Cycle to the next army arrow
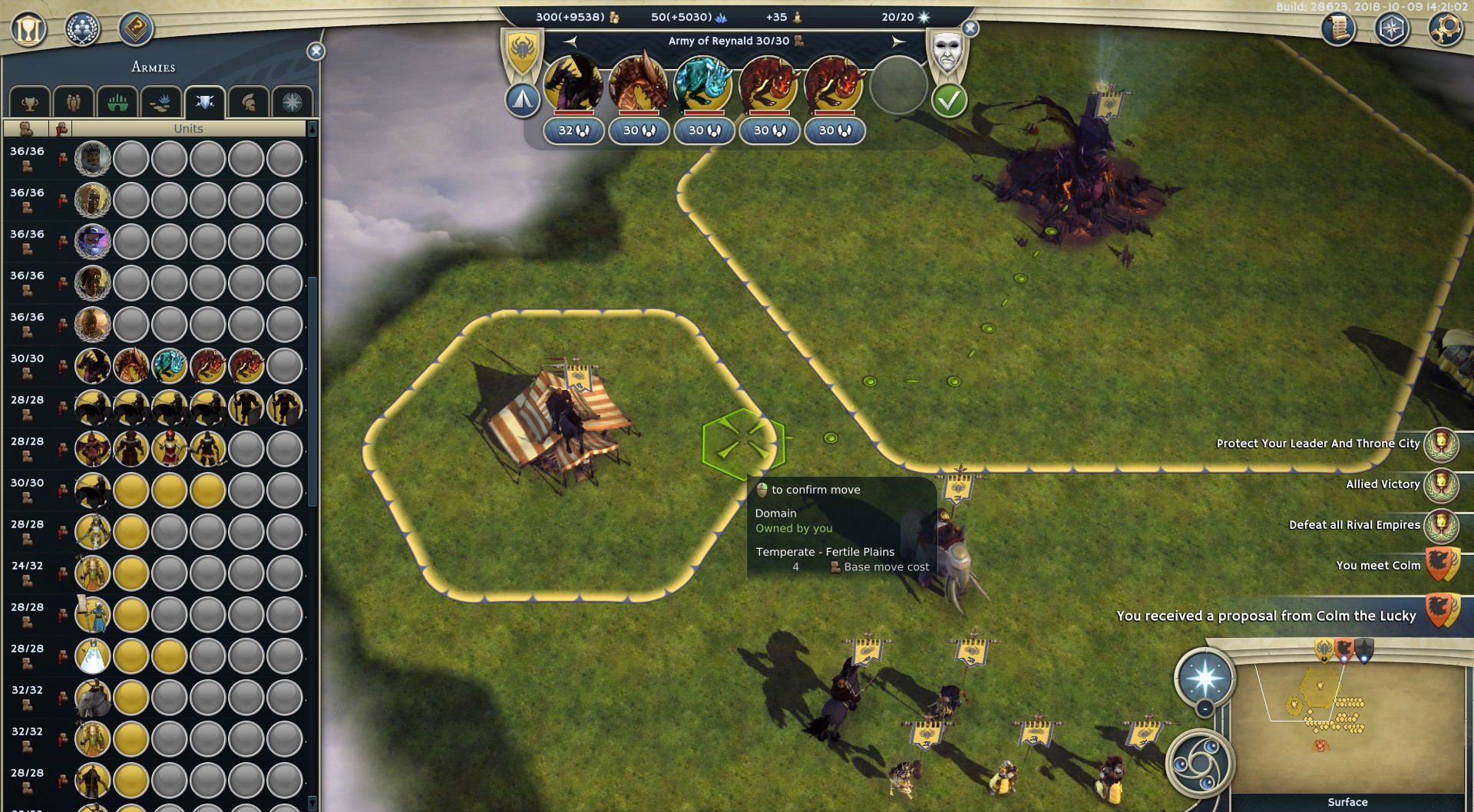The height and width of the screenshot is (812, 1474). (x=898, y=41)
